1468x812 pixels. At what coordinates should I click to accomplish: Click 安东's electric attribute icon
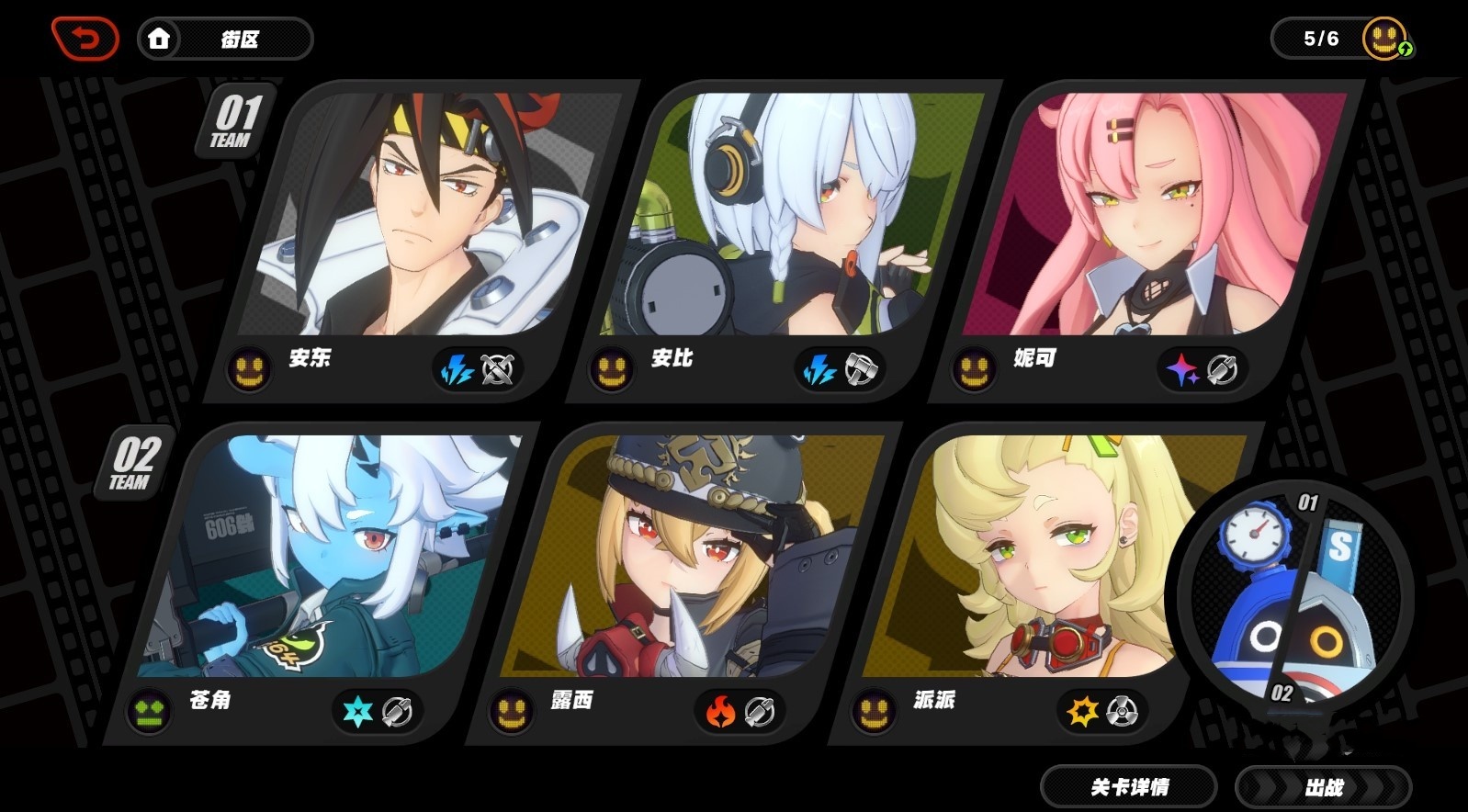457,370
